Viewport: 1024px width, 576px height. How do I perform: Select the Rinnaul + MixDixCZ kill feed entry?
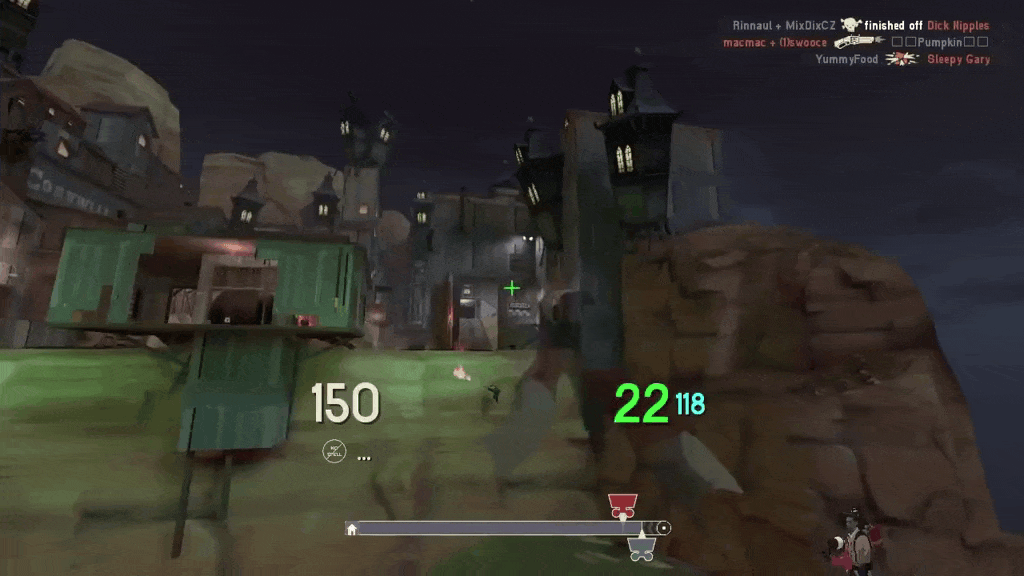860,25
